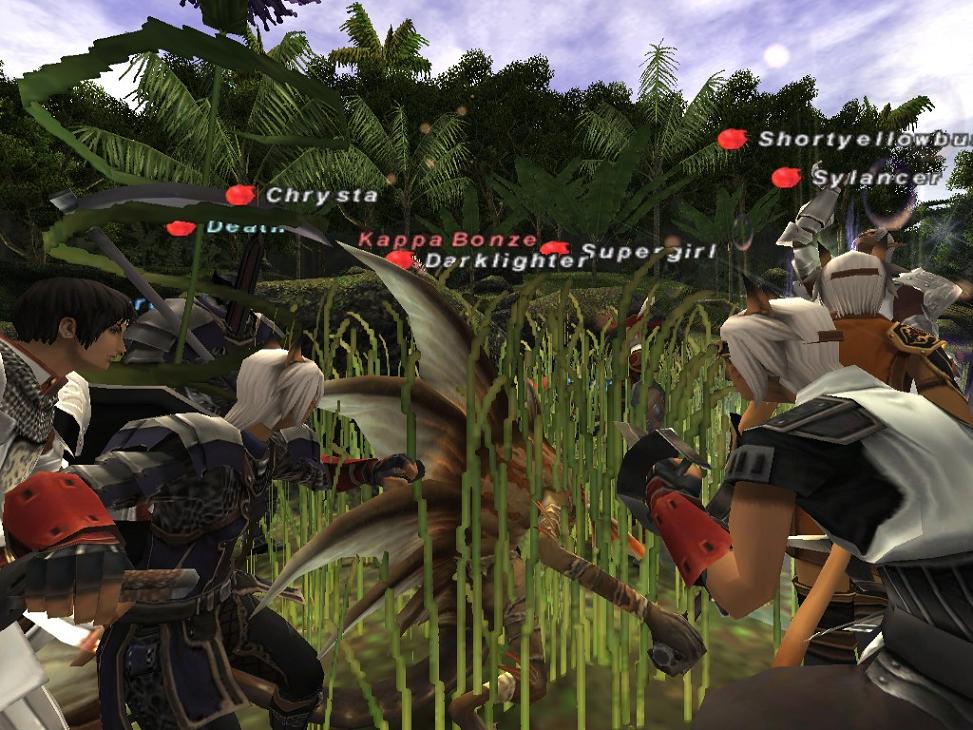Screen dimensions: 973x730
Task: Click the Sylancer player nameplate
Action: 876,178
